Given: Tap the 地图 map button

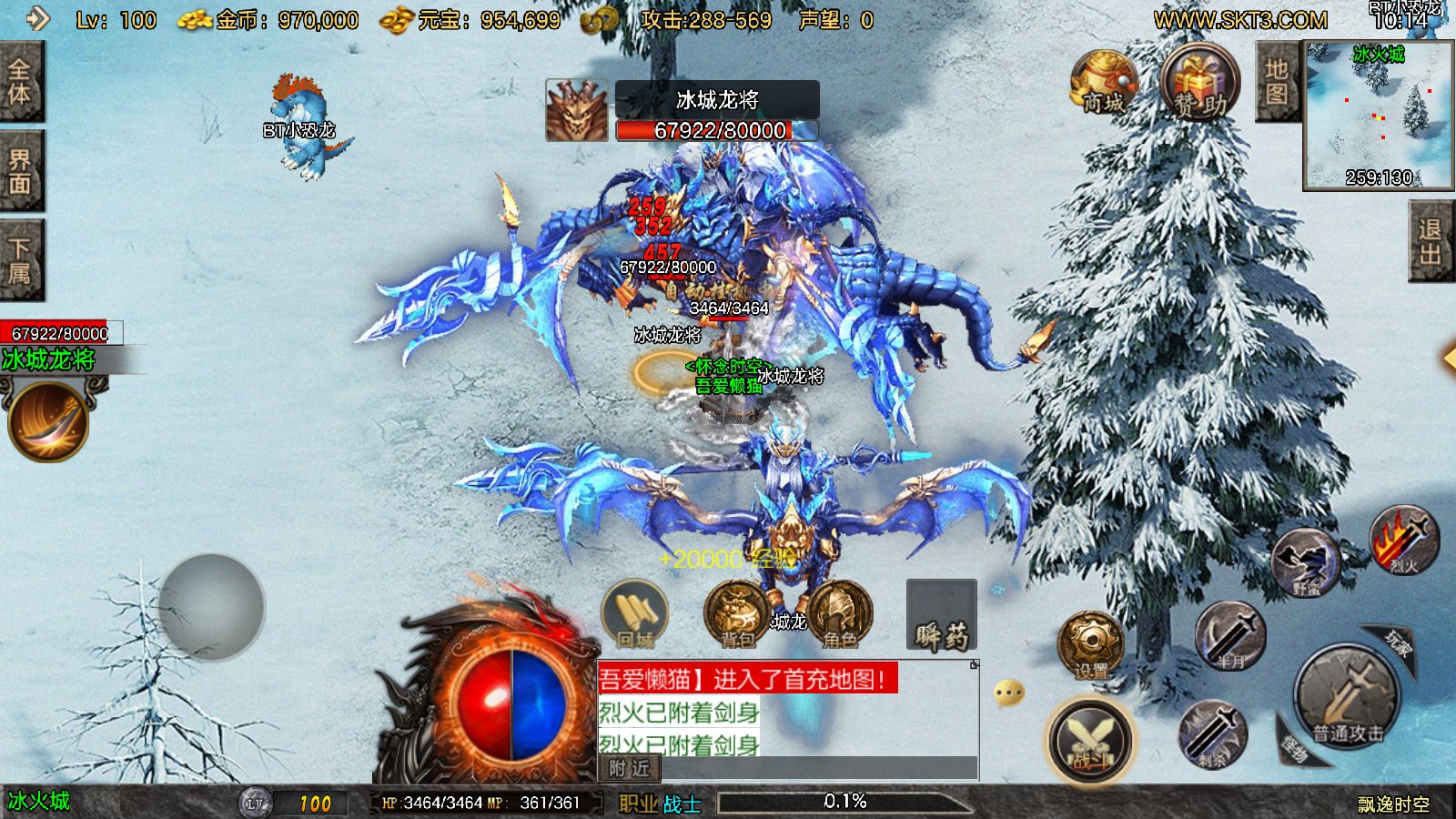Looking at the screenshot, I should [x=1277, y=82].
